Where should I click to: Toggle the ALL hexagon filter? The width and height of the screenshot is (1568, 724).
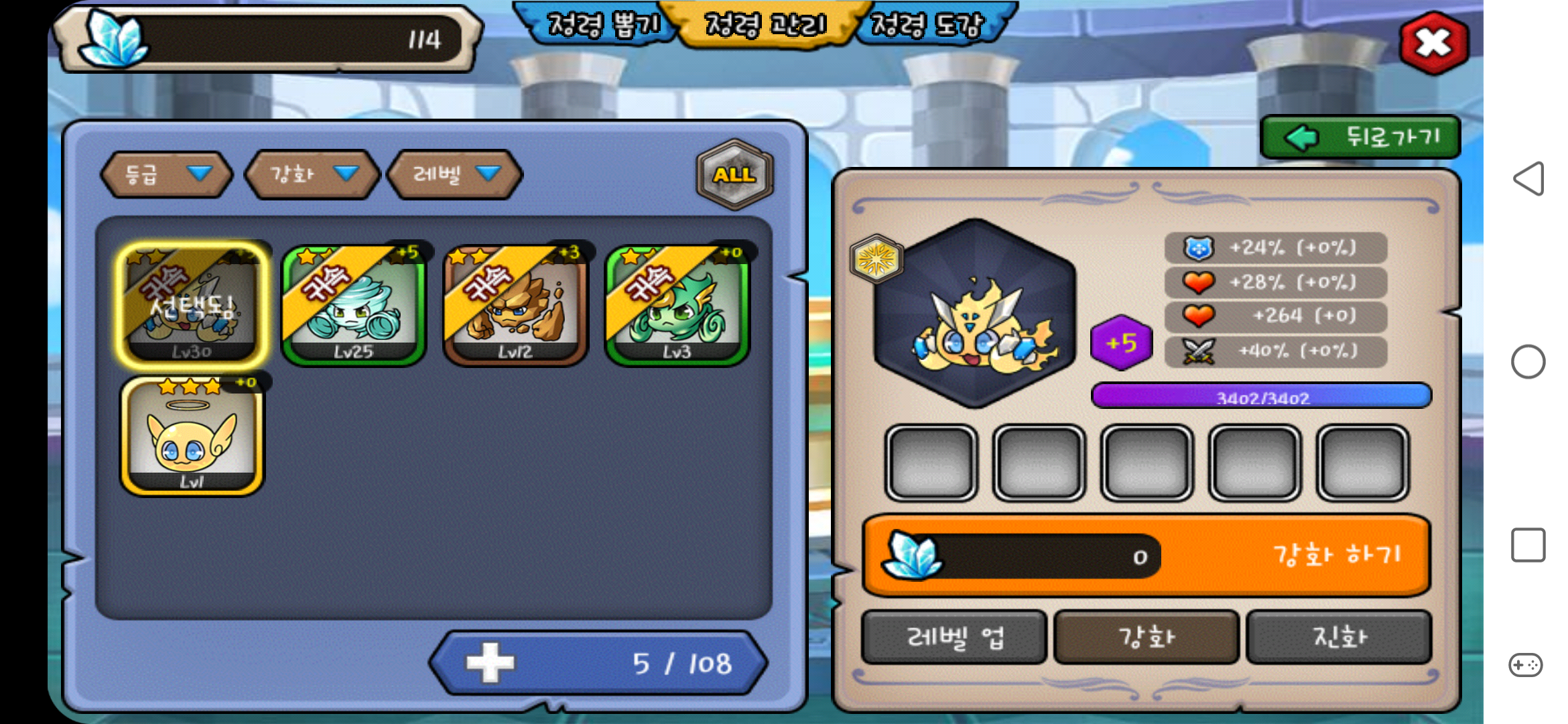click(735, 174)
